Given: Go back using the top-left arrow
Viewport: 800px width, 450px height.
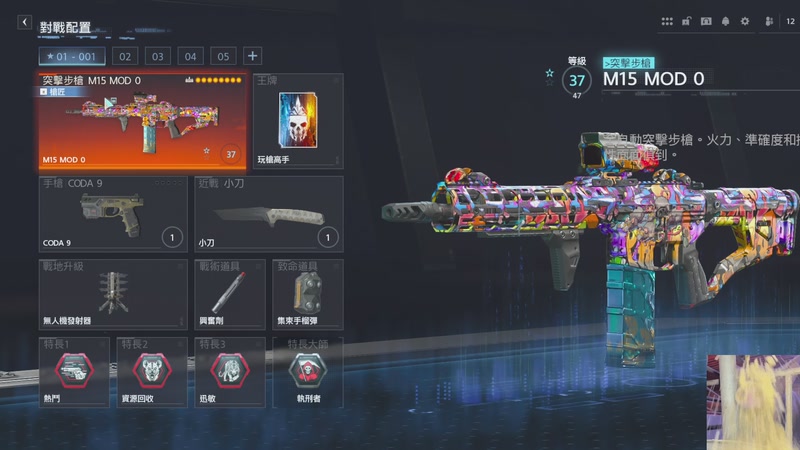Looking at the screenshot, I should pyautogui.click(x=25, y=22).
